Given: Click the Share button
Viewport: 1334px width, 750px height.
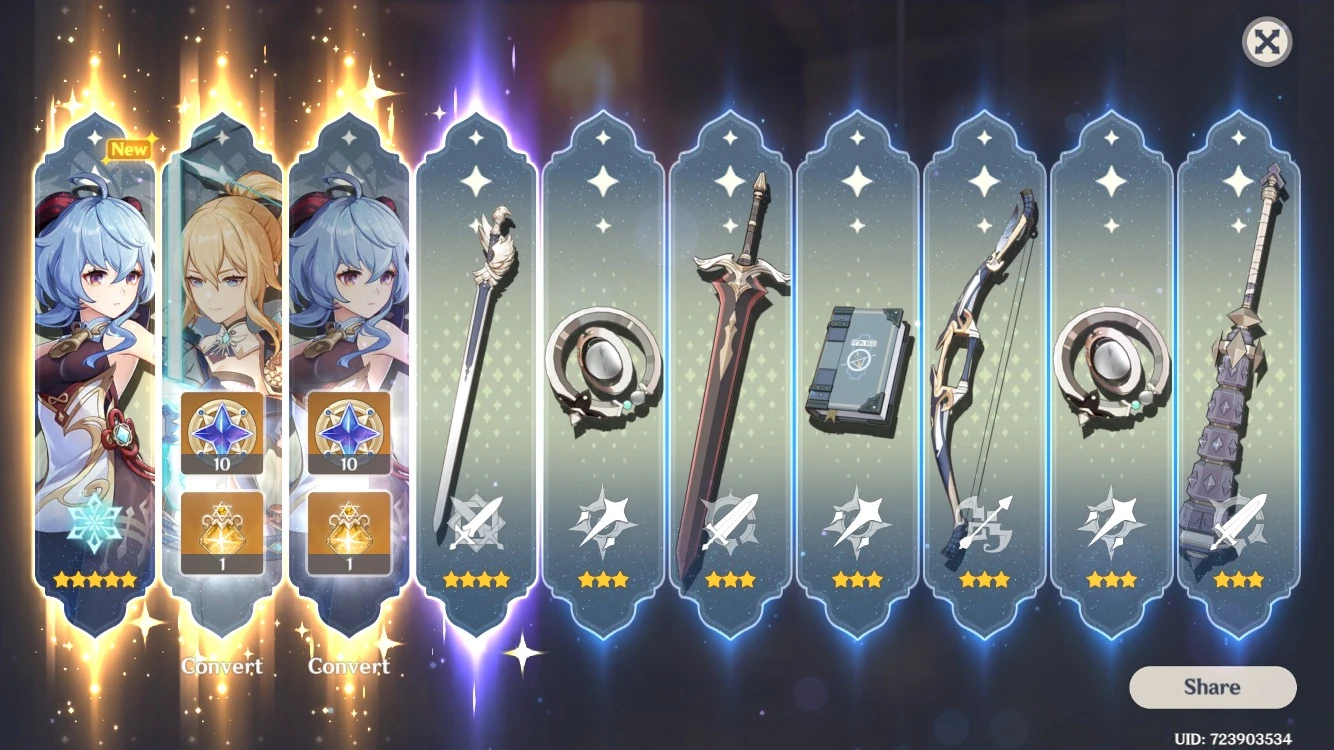Looking at the screenshot, I should click(1212, 687).
